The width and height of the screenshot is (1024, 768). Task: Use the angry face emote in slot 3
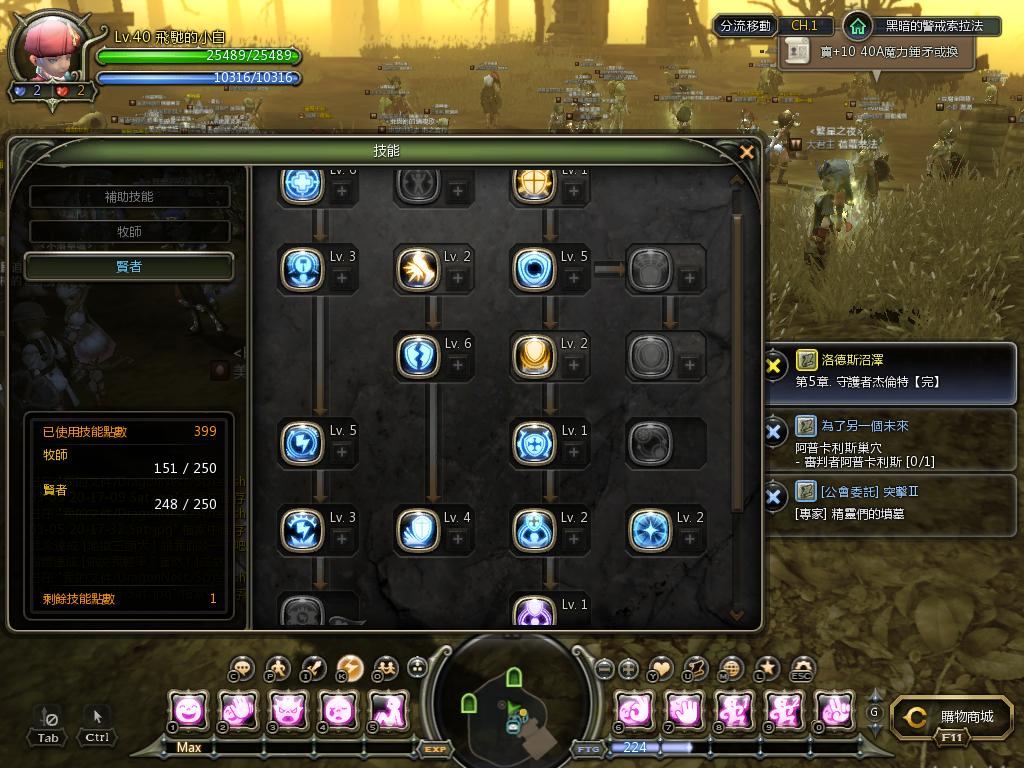pos(288,711)
